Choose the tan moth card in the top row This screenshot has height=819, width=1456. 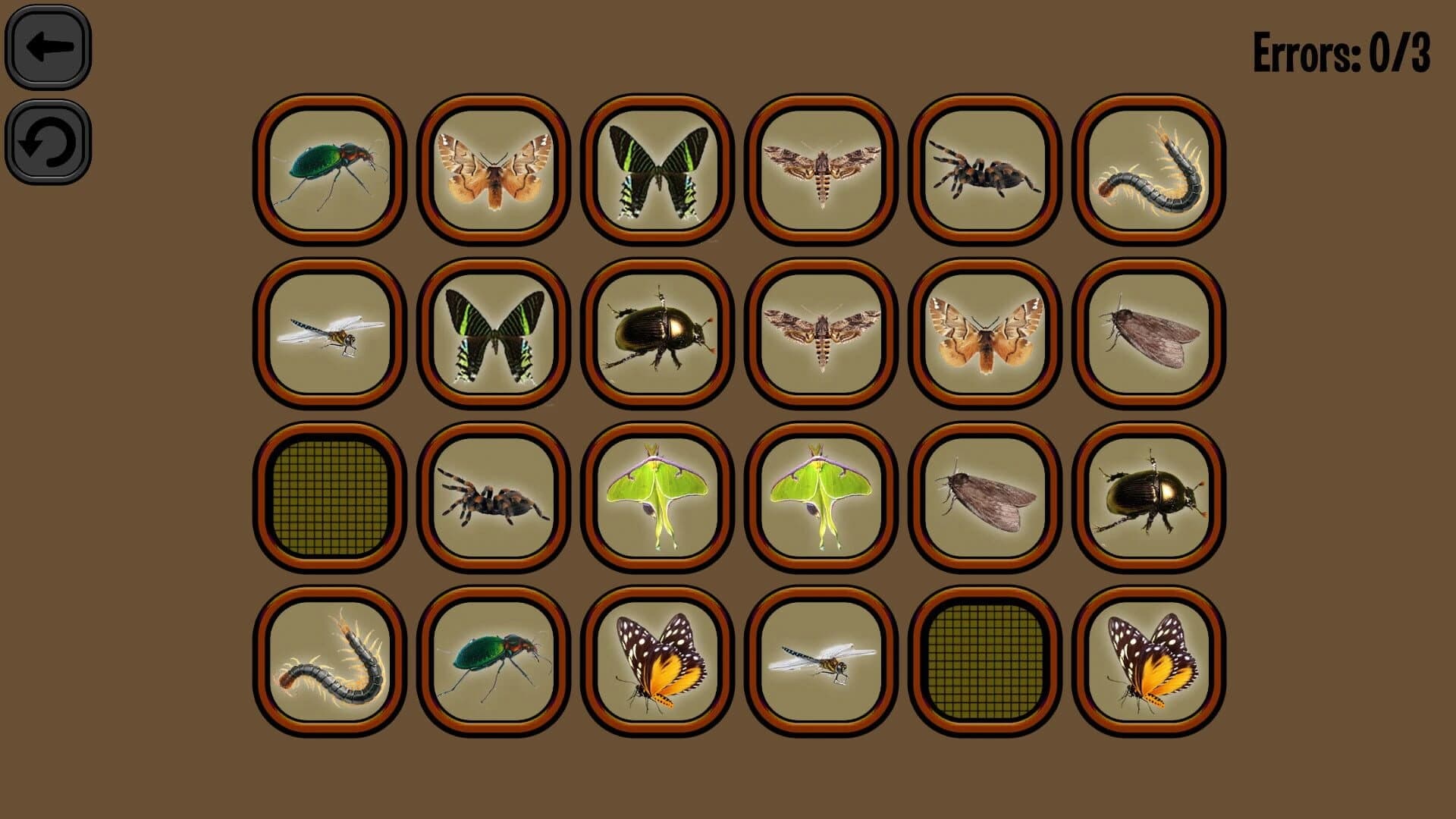493,168
